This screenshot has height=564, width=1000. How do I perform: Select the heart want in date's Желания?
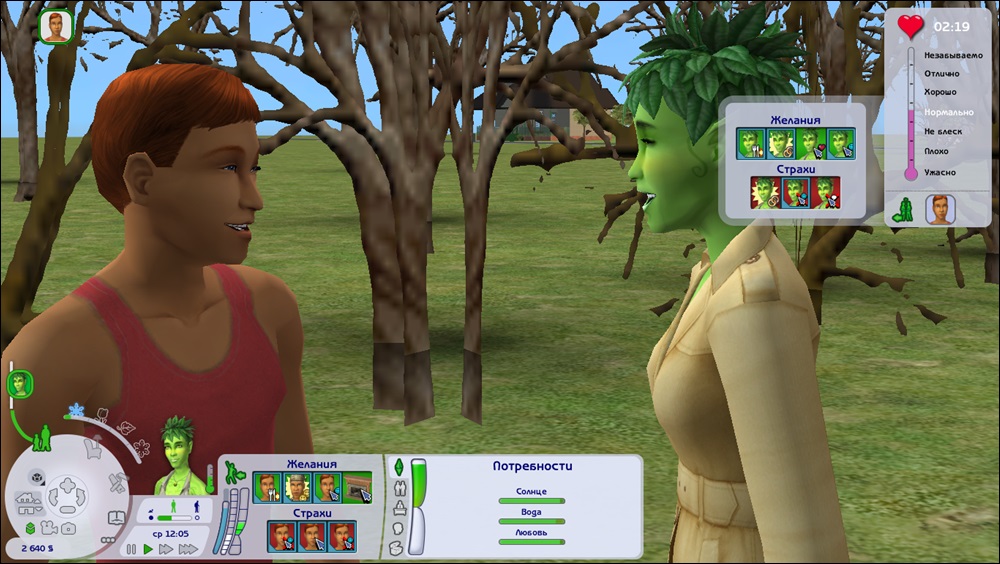[811, 145]
